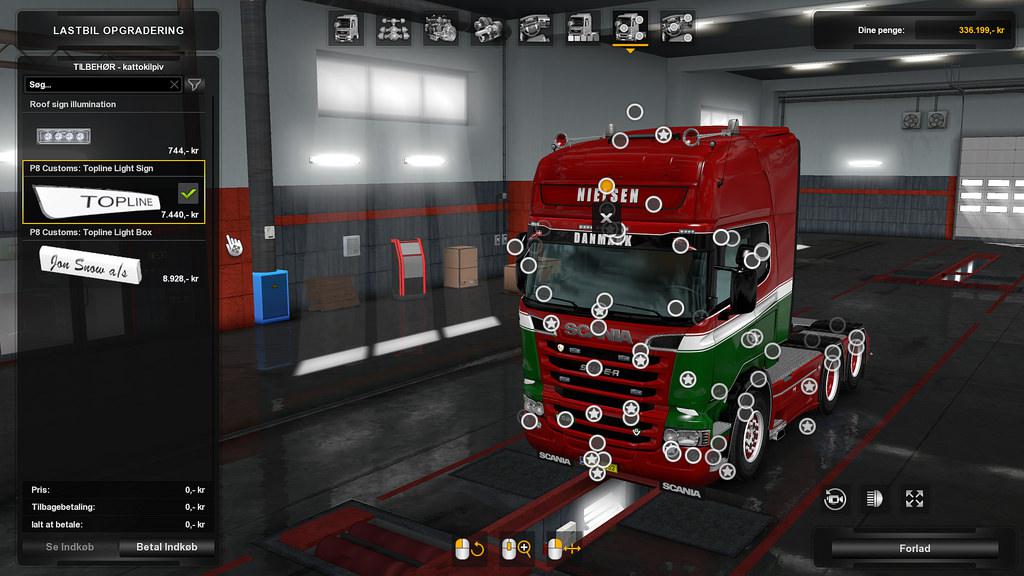Open the chassis upgrade tab

(394, 29)
